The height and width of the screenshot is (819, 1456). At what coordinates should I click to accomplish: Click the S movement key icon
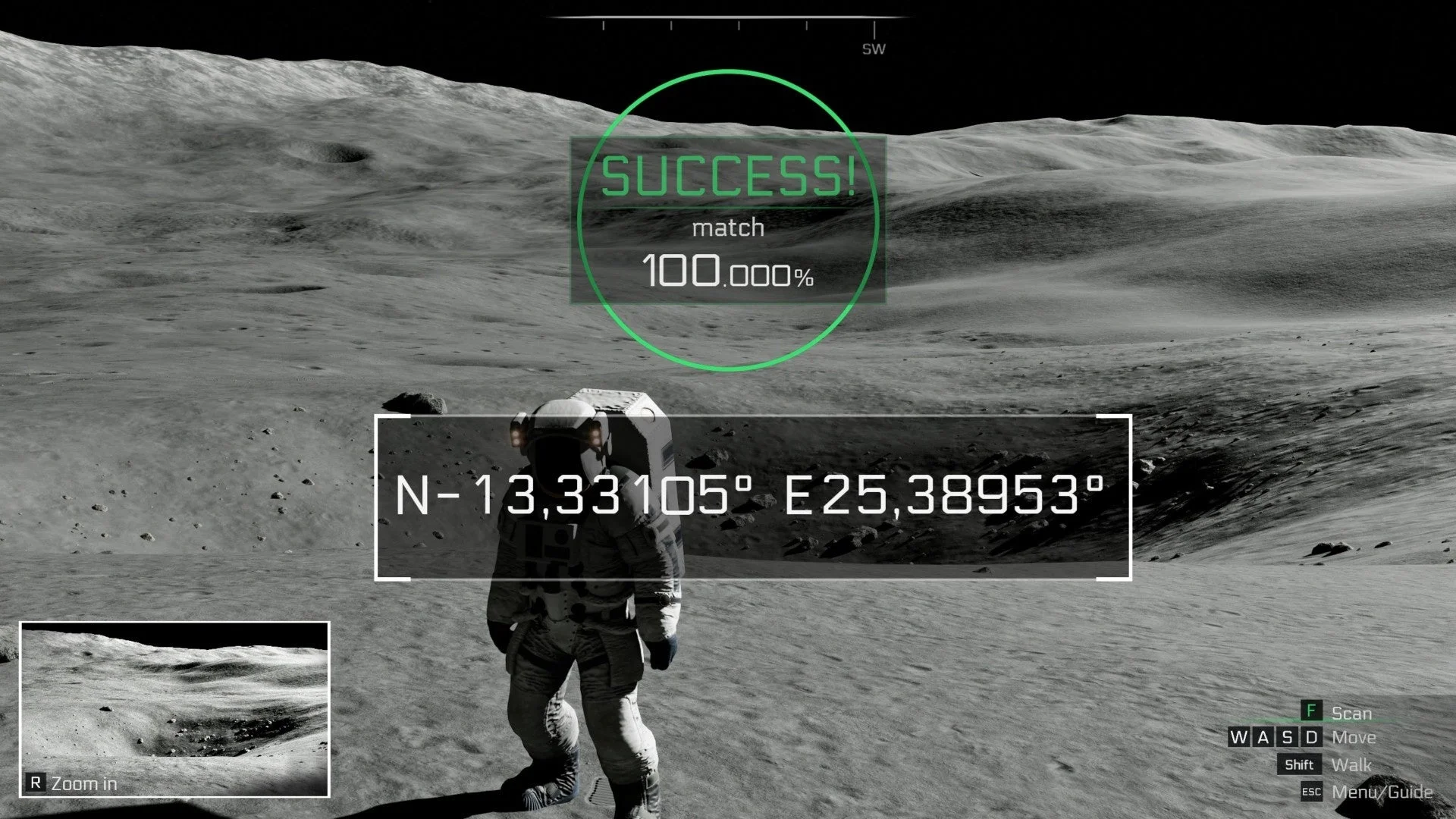click(x=1288, y=738)
